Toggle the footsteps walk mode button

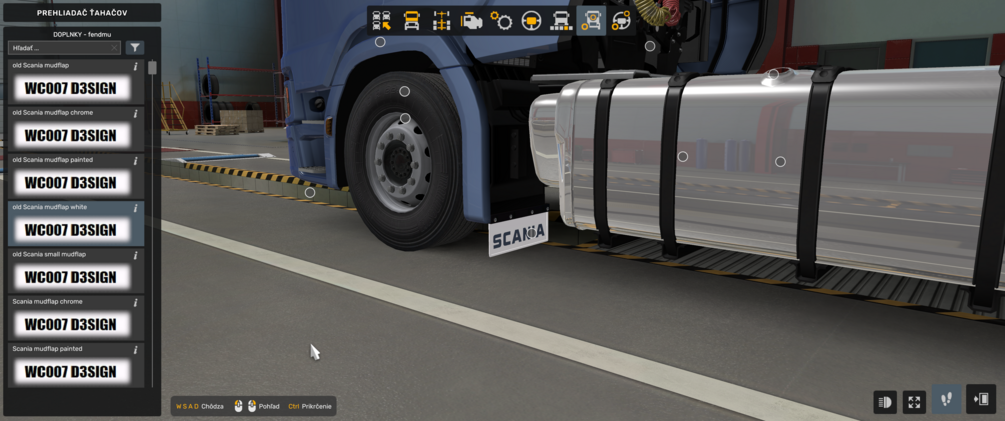[x=947, y=399]
